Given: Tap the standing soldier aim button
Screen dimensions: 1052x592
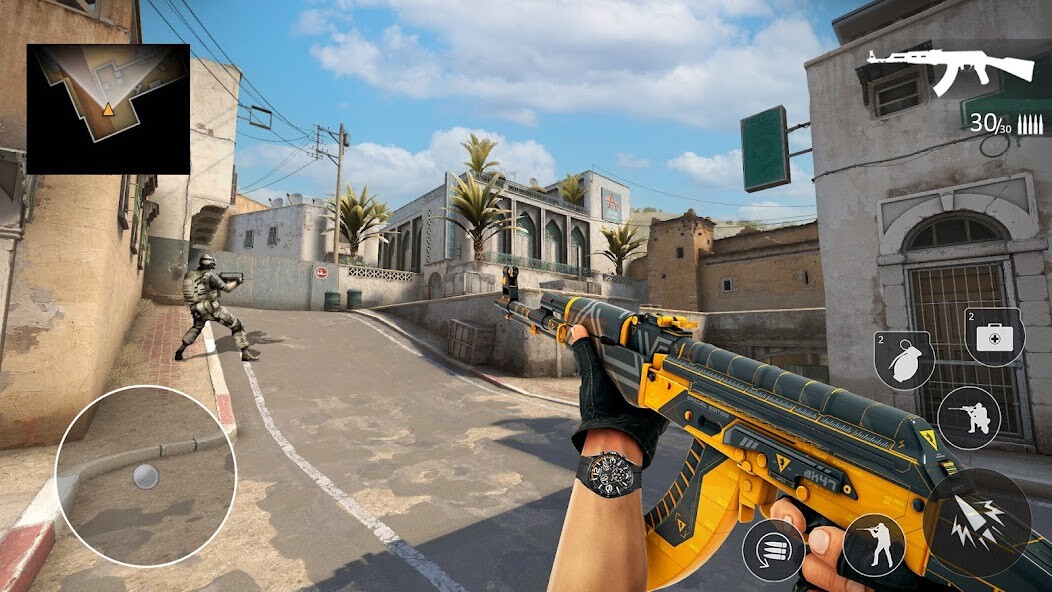Looking at the screenshot, I should 873,545.
